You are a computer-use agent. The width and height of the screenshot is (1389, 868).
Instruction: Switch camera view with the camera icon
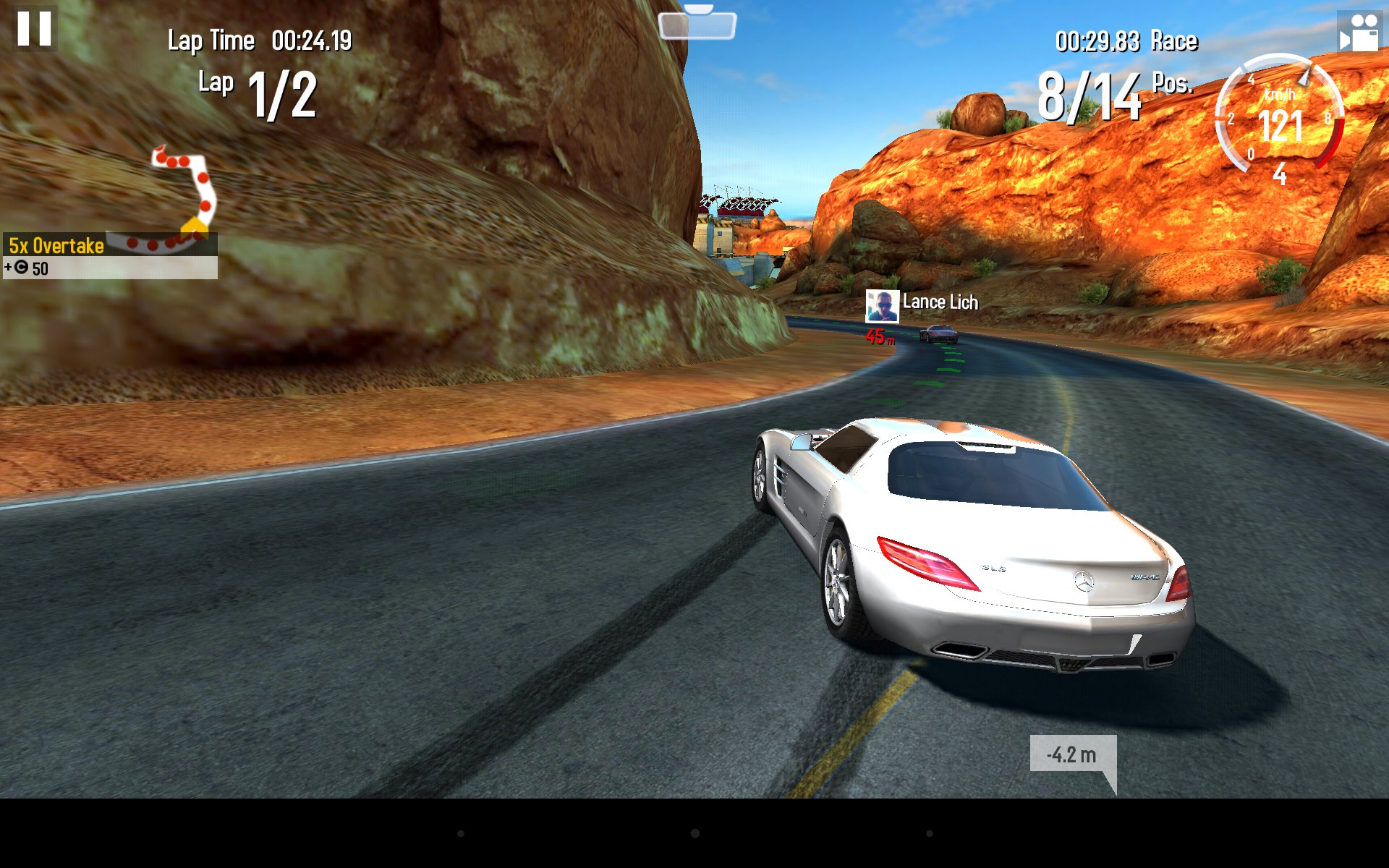(1359, 33)
